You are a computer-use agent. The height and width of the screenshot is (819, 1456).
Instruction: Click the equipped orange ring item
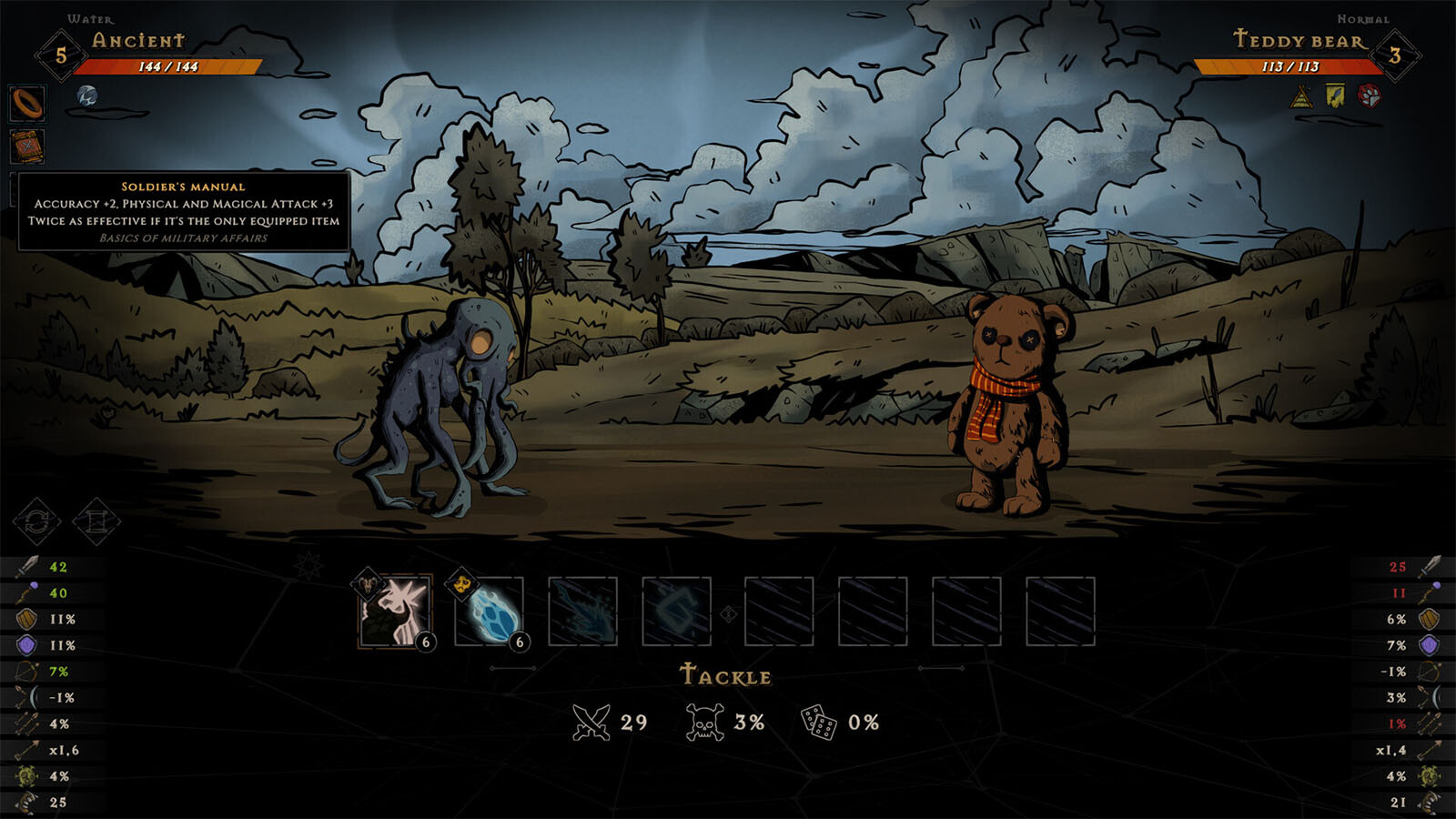tap(27, 103)
